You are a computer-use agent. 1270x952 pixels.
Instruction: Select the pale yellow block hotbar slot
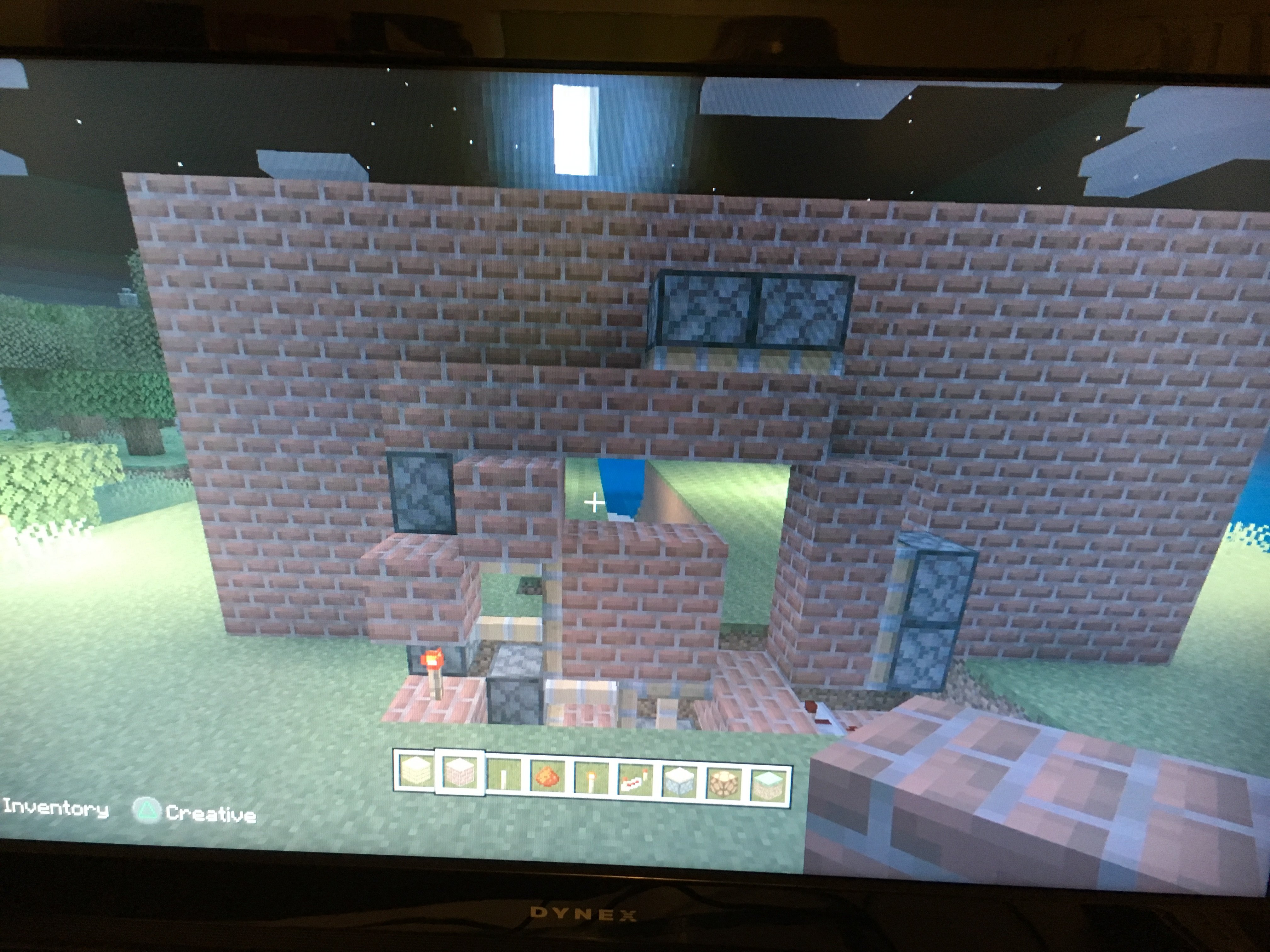click(415, 771)
